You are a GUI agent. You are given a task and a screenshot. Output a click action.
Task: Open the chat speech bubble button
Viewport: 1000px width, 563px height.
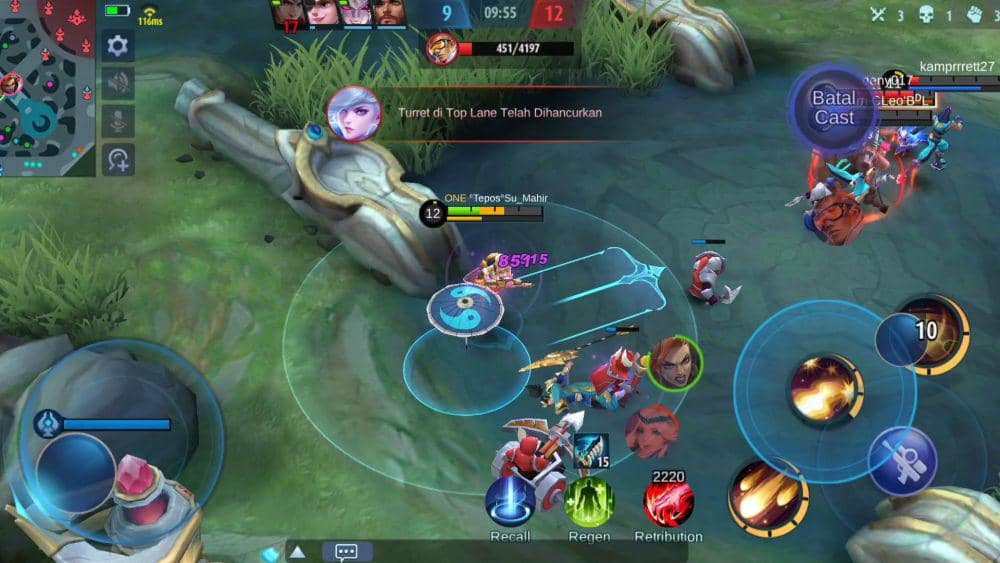[347, 551]
